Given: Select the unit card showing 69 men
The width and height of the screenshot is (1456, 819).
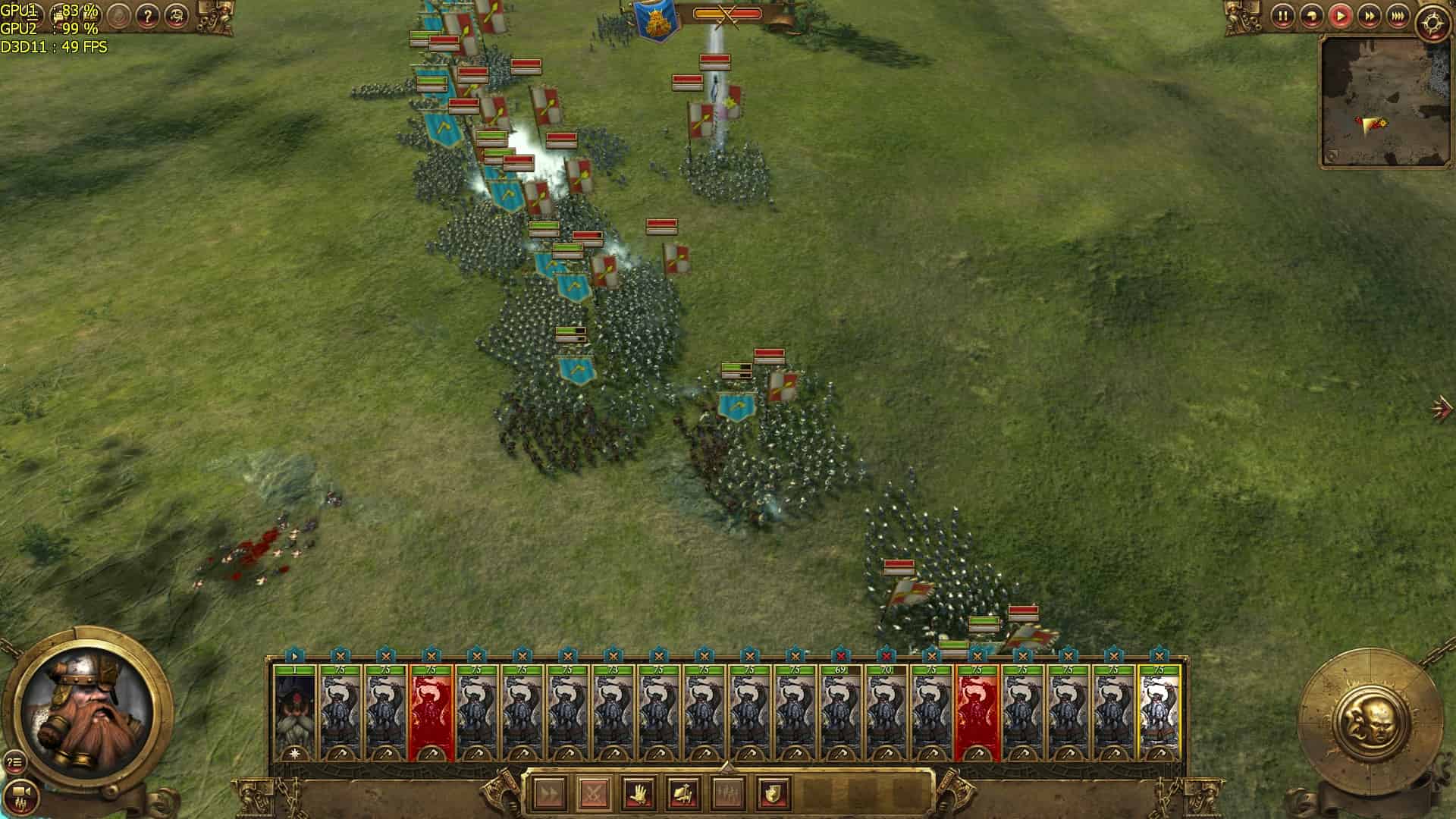Looking at the screenshot, I should 840,713.
